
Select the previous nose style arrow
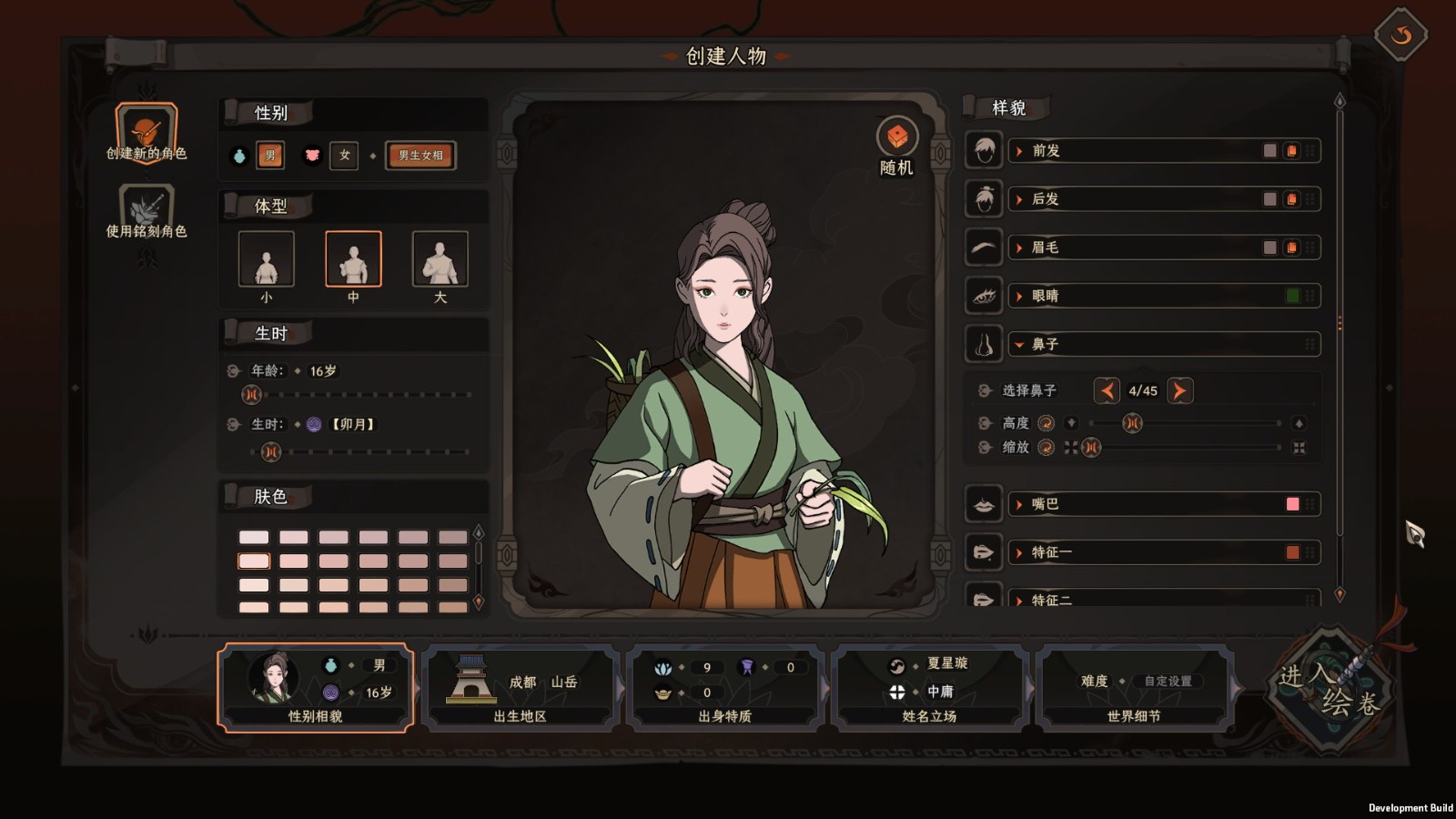point(1107,391)
